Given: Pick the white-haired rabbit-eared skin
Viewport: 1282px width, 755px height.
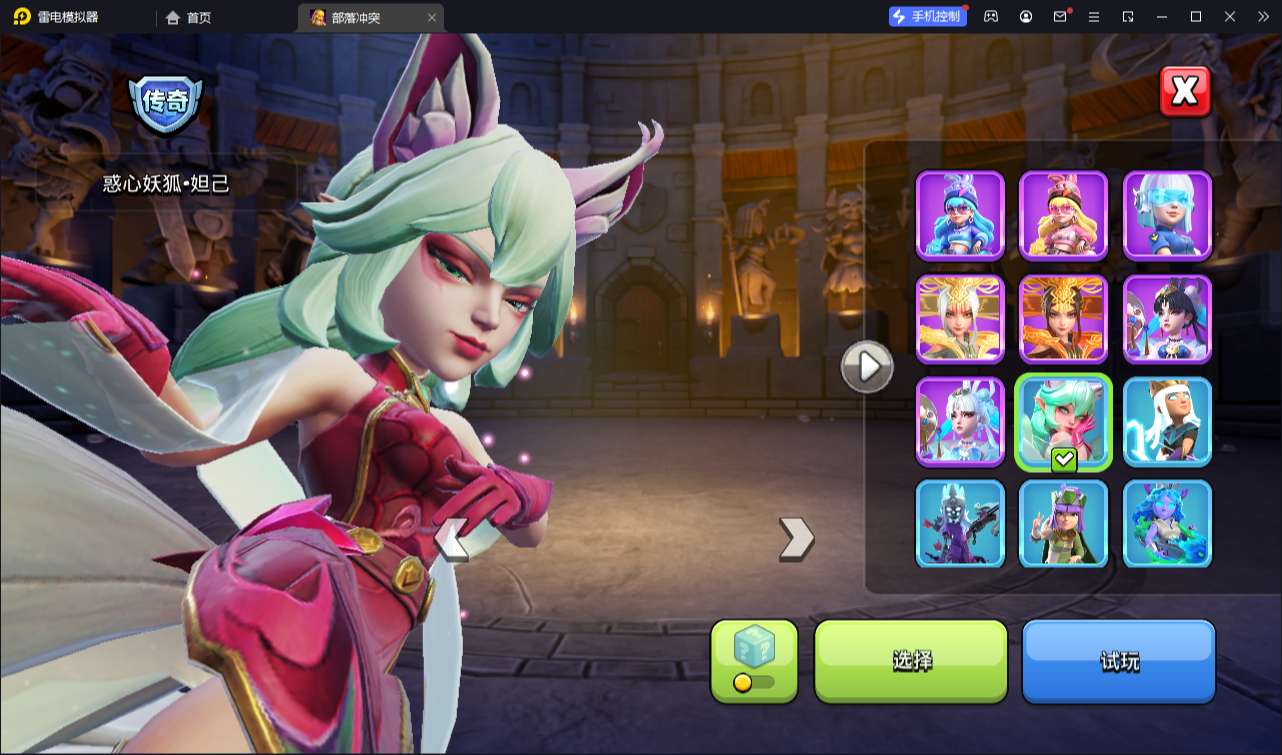Looking at the screenshot, I should (960, 422).
